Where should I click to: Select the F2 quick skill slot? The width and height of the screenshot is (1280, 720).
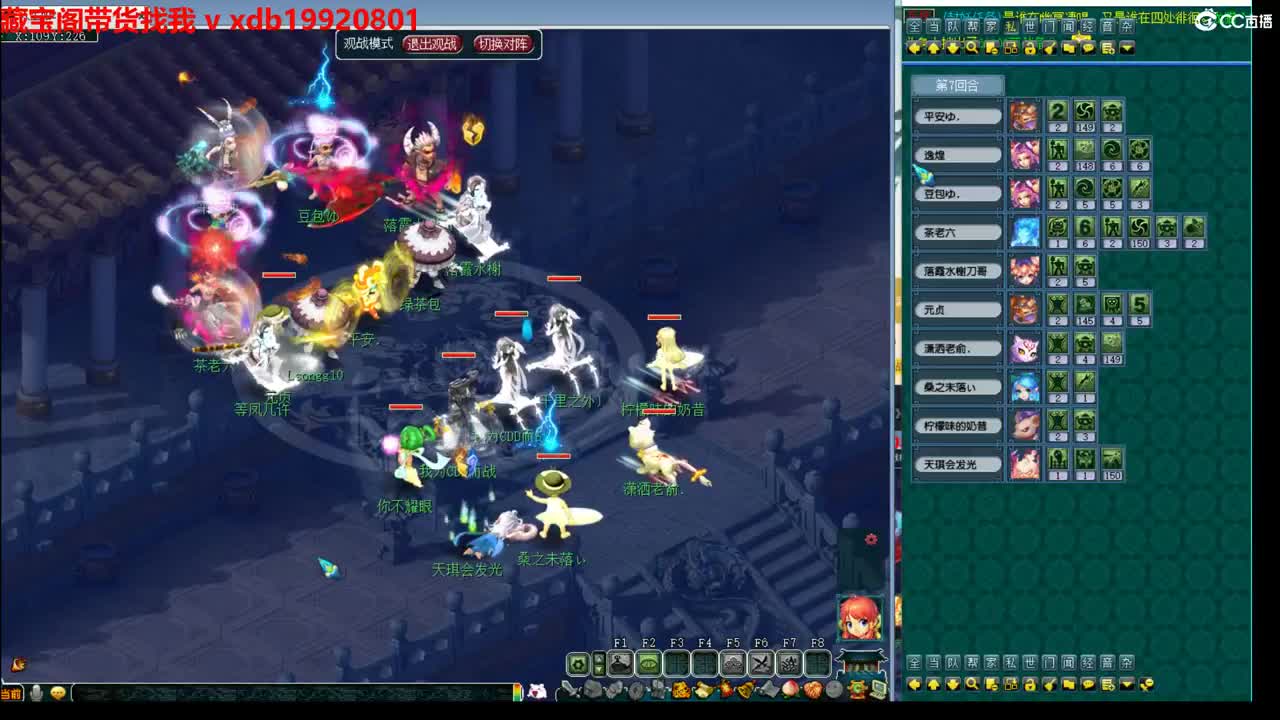pyautogui.click(x=648, y=662)
